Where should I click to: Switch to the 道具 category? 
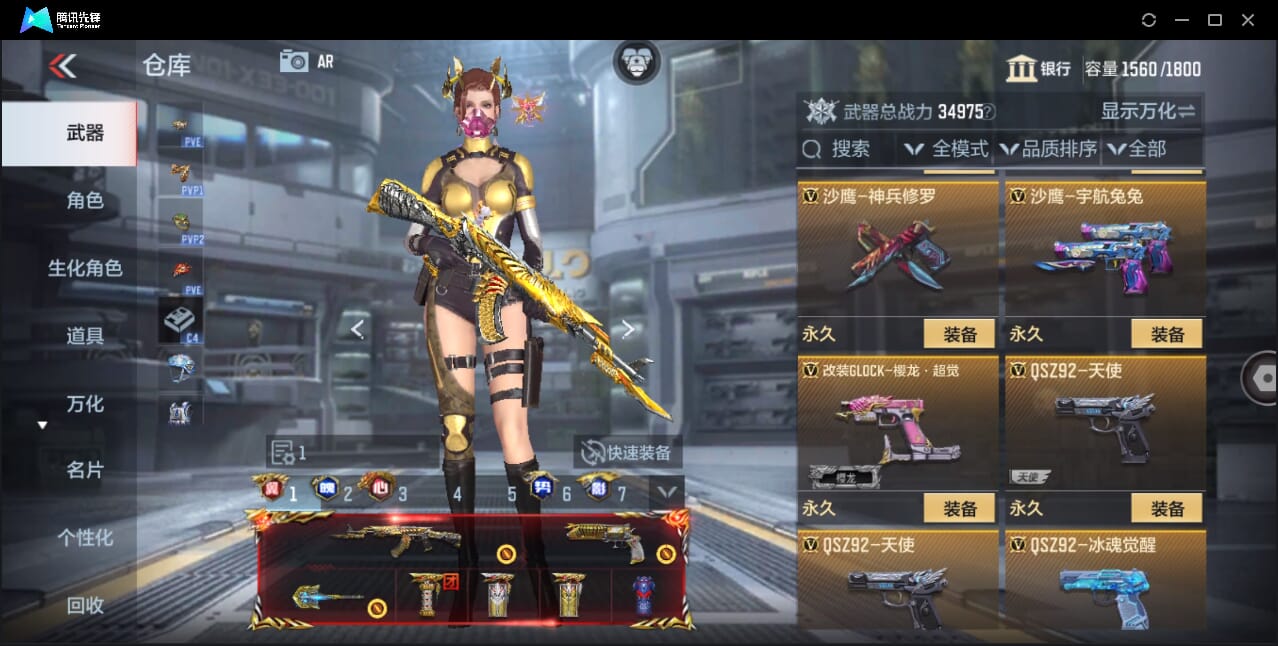coord(85,336)
